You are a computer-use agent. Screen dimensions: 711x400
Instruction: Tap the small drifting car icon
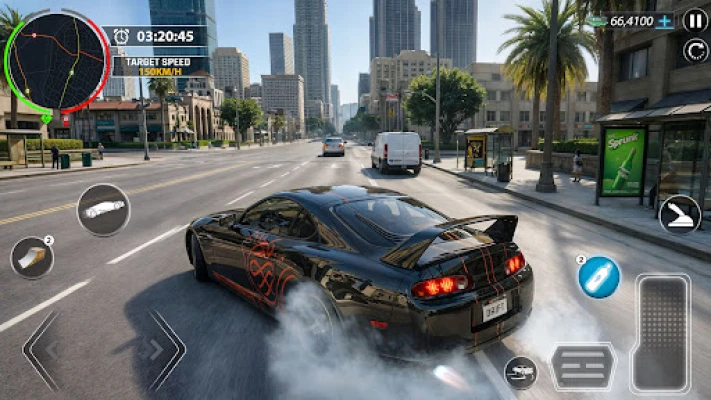[x=520, y=372]
